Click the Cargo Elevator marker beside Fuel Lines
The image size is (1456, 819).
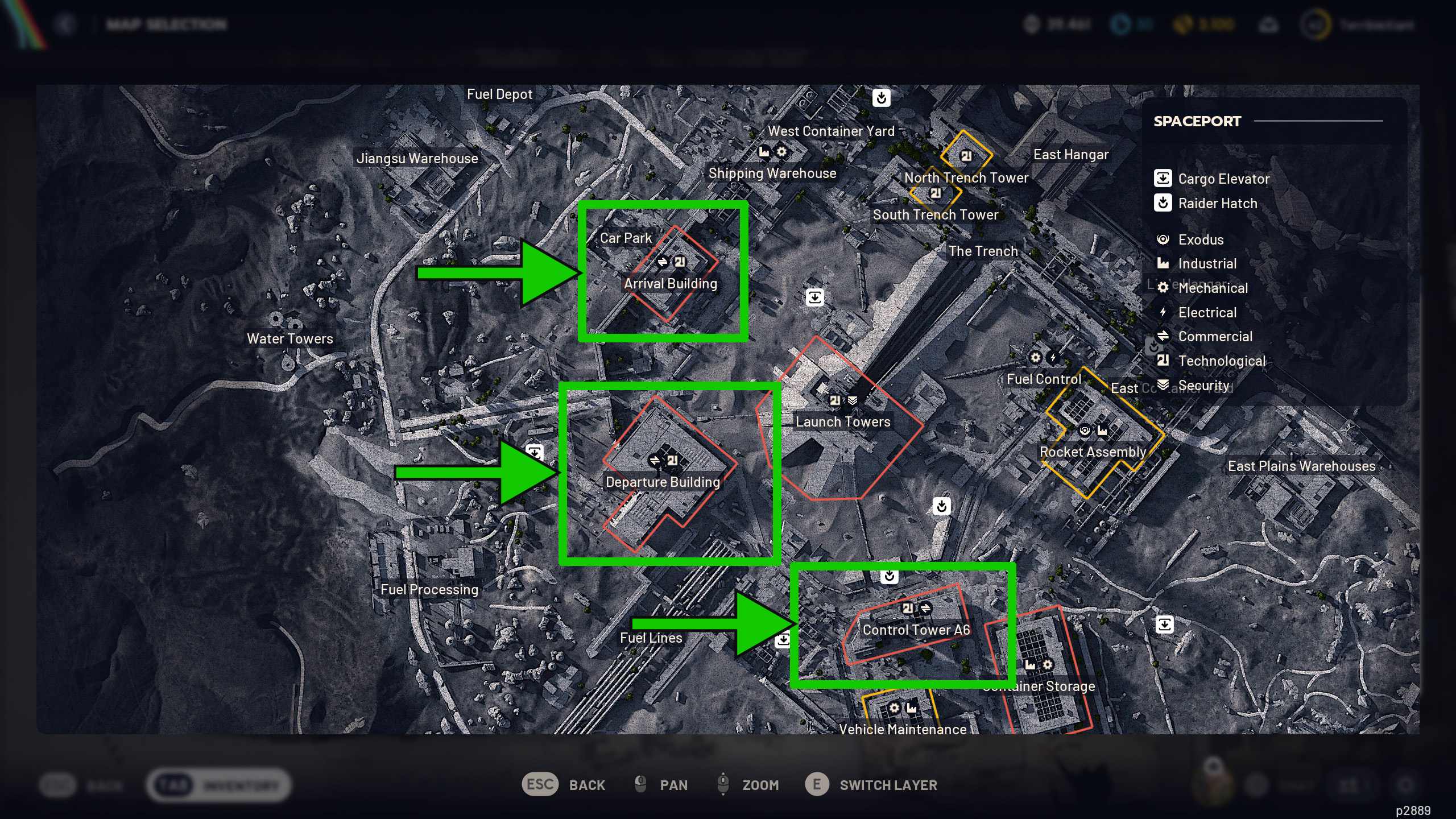pyautogui.click(x=783, y=640)
